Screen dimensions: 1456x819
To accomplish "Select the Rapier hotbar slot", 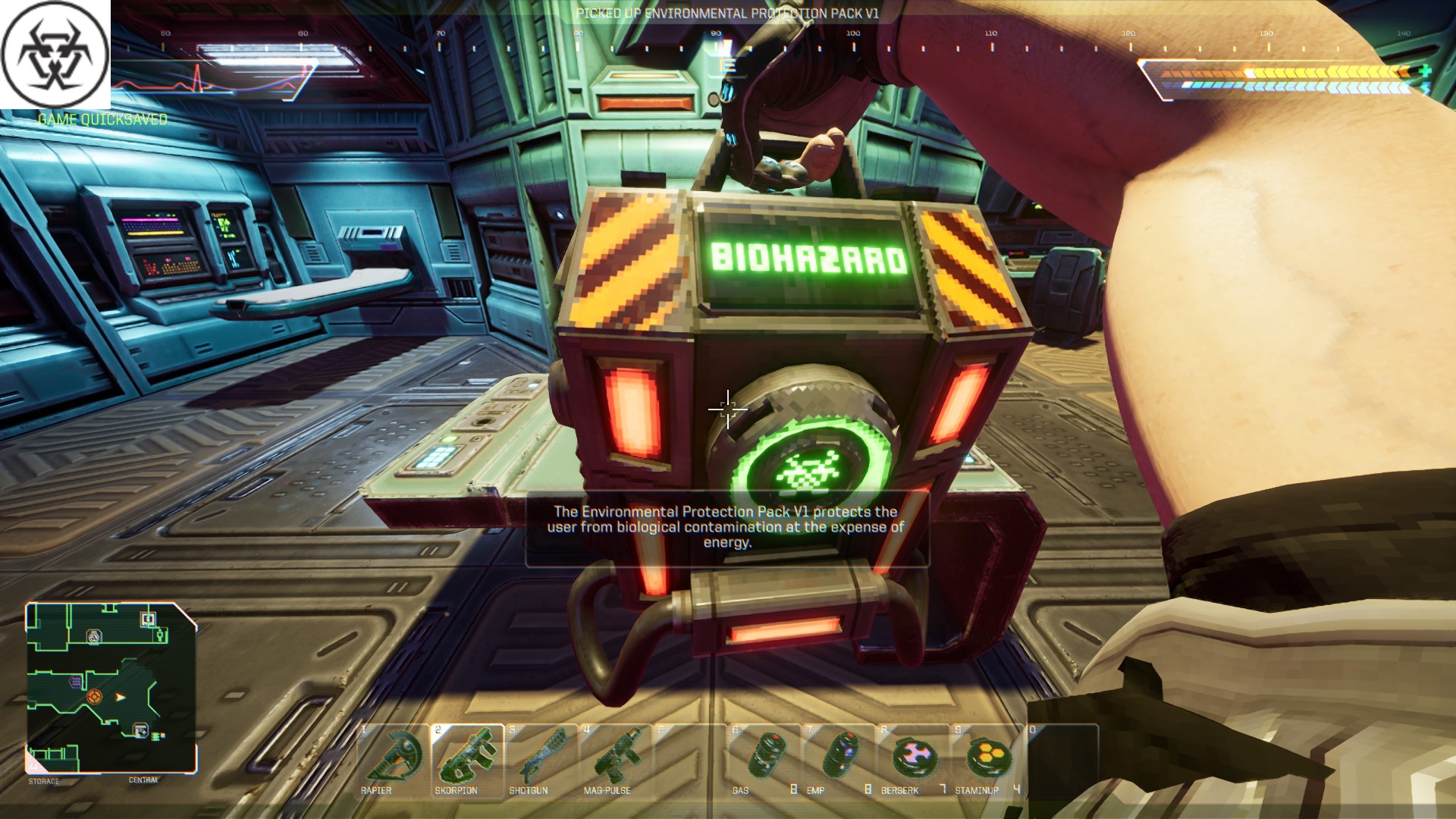I will click(393, 759).
